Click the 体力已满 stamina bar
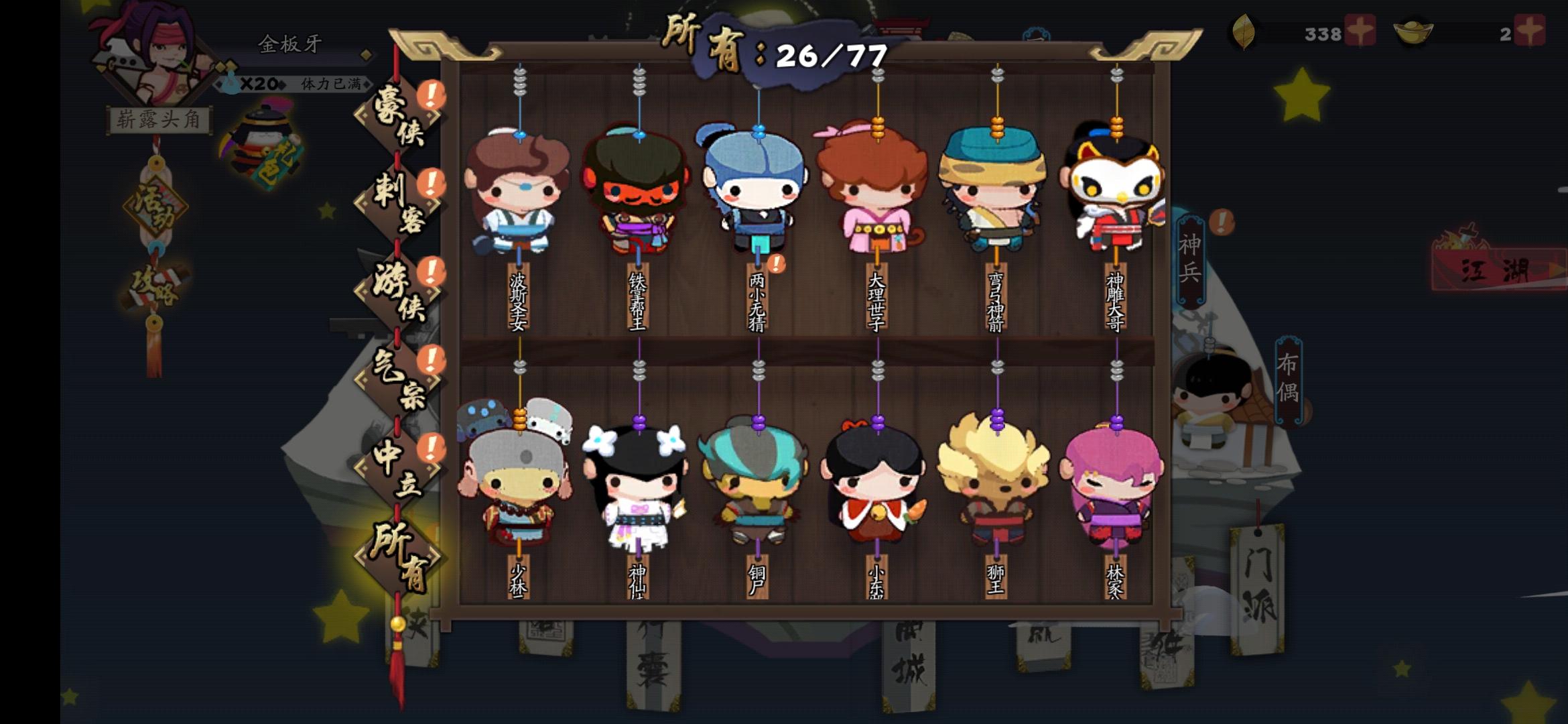1568x724 pixels. pyautogui.click(x=330, y=86)
